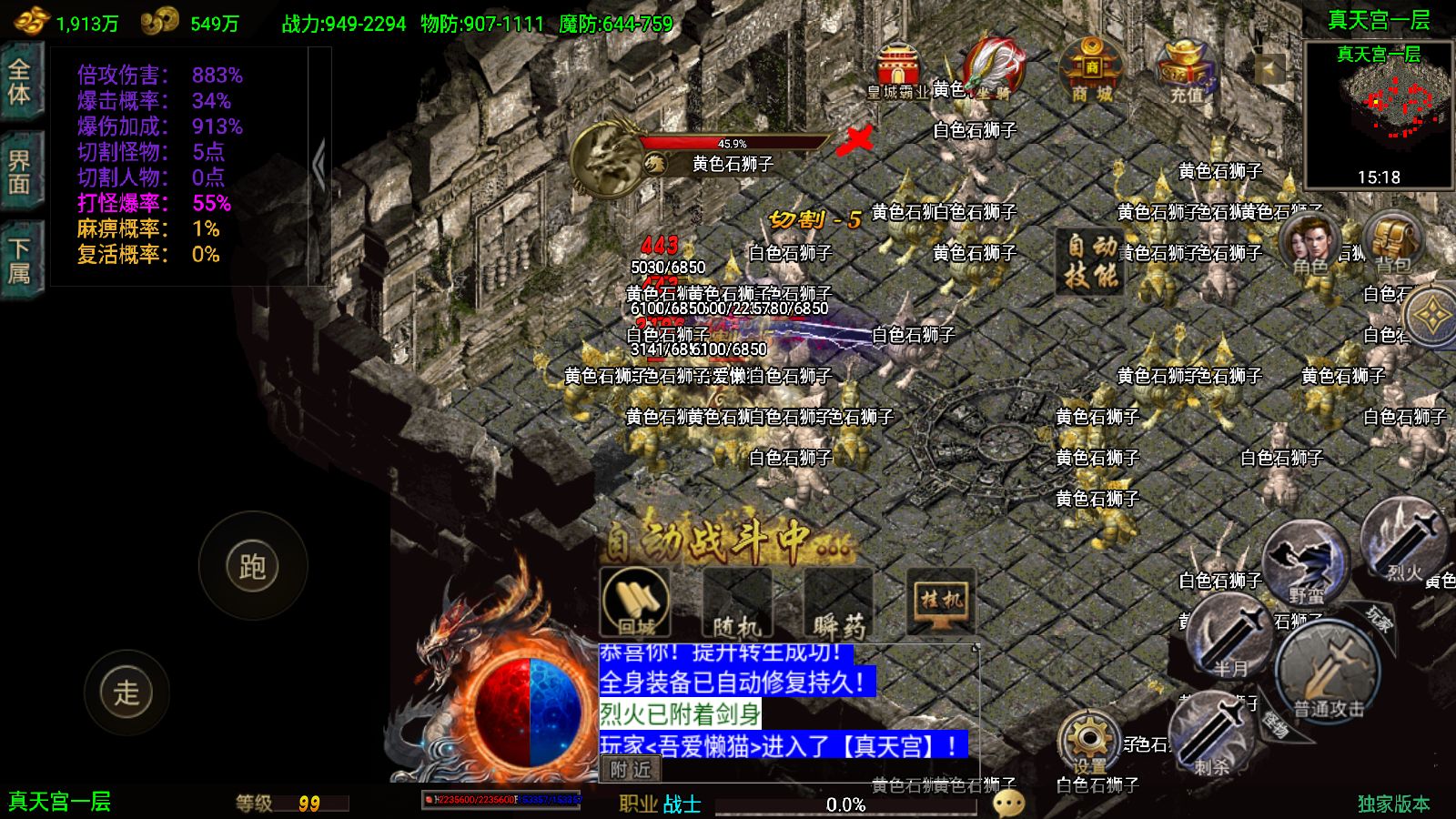Open the 坐骑 mount icon
1456x819 pixels.
993,67
